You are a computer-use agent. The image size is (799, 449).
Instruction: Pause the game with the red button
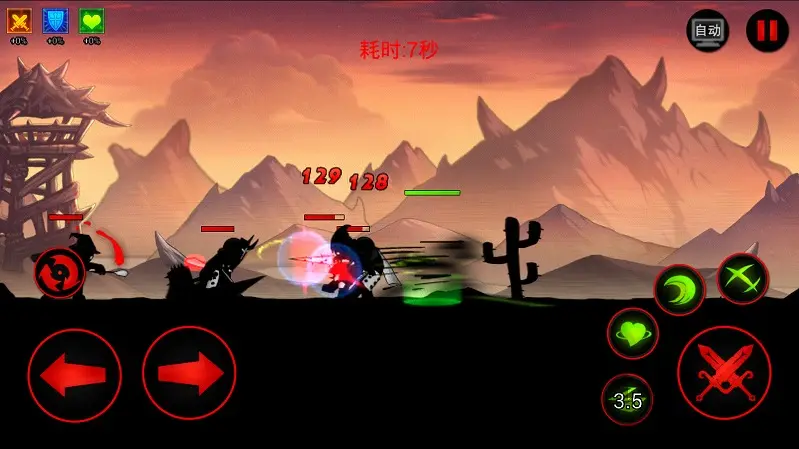767,31
